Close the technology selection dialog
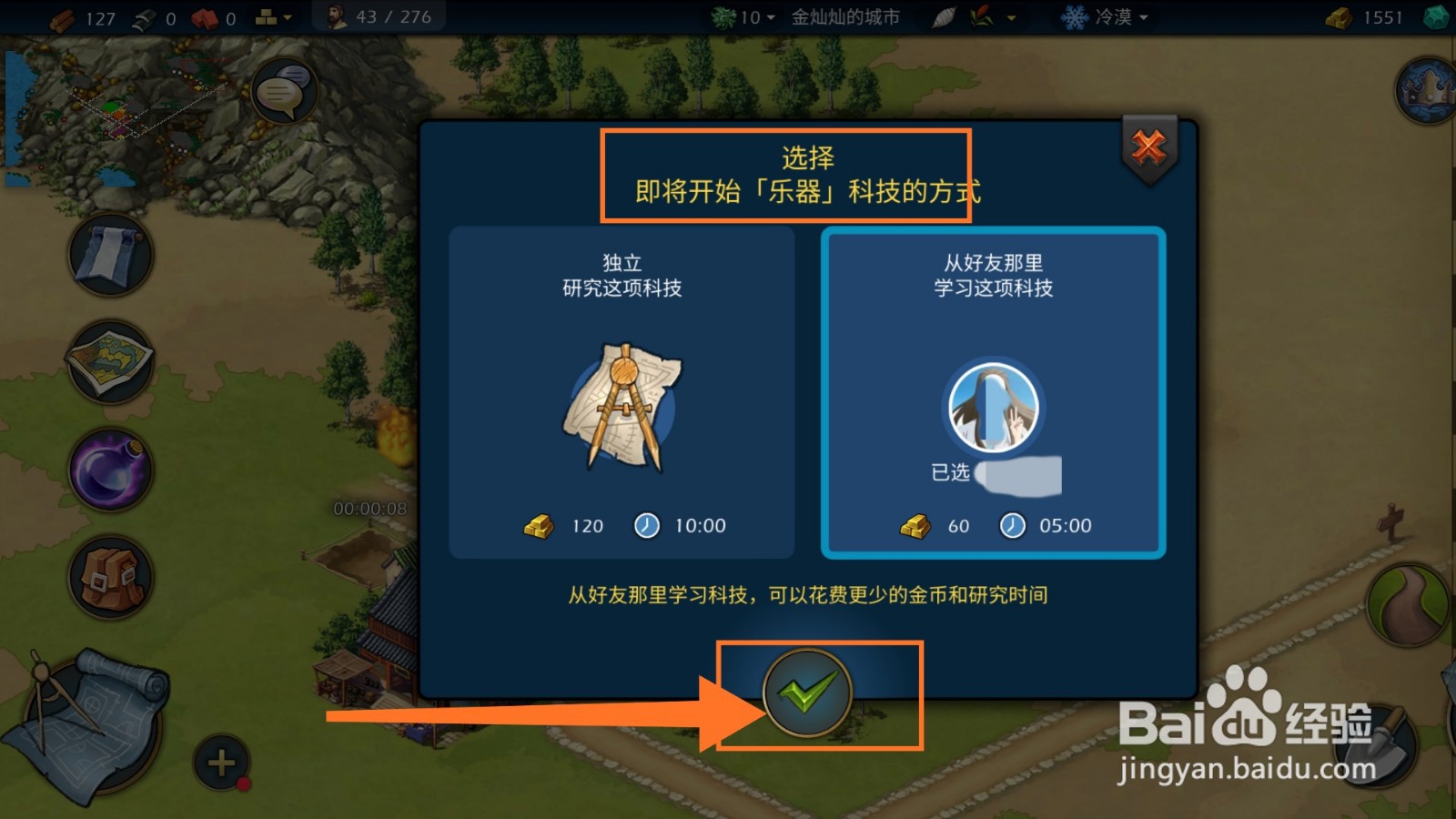Screen dimensions: 1456x819 [1149, 148]
